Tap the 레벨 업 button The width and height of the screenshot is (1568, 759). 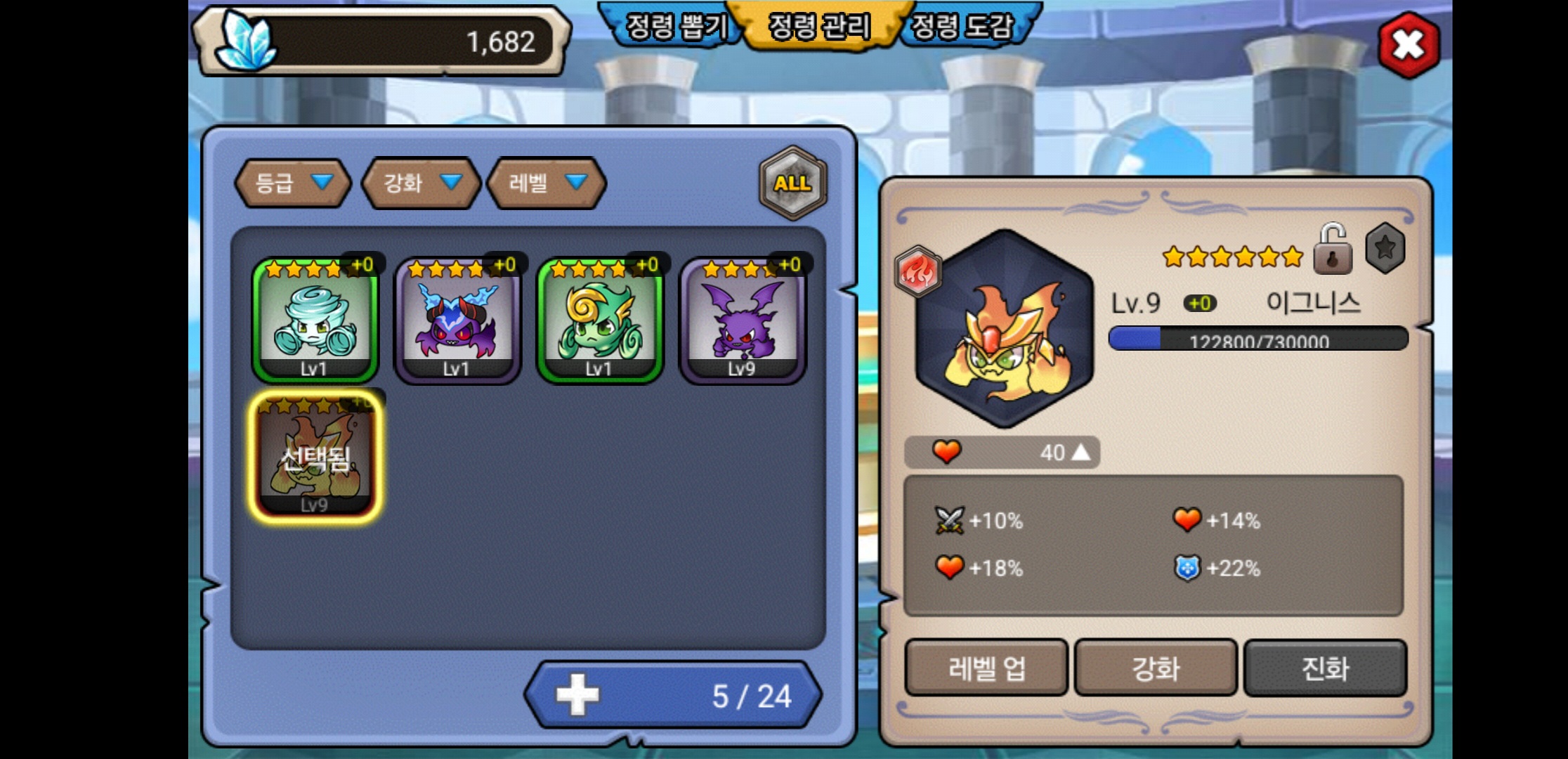coord(986,668)
